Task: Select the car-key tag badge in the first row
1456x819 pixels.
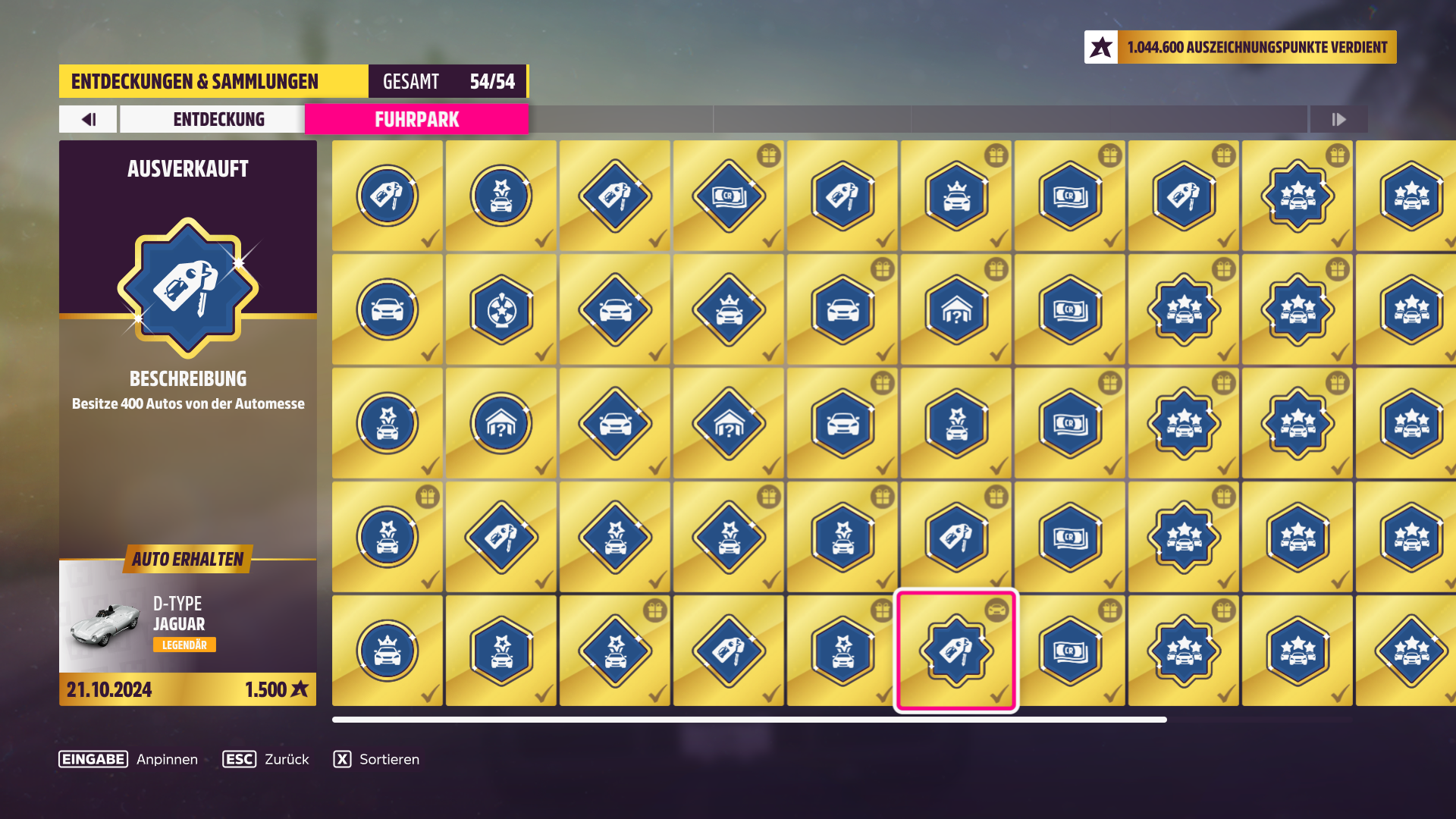Action: tap(388, 196)
